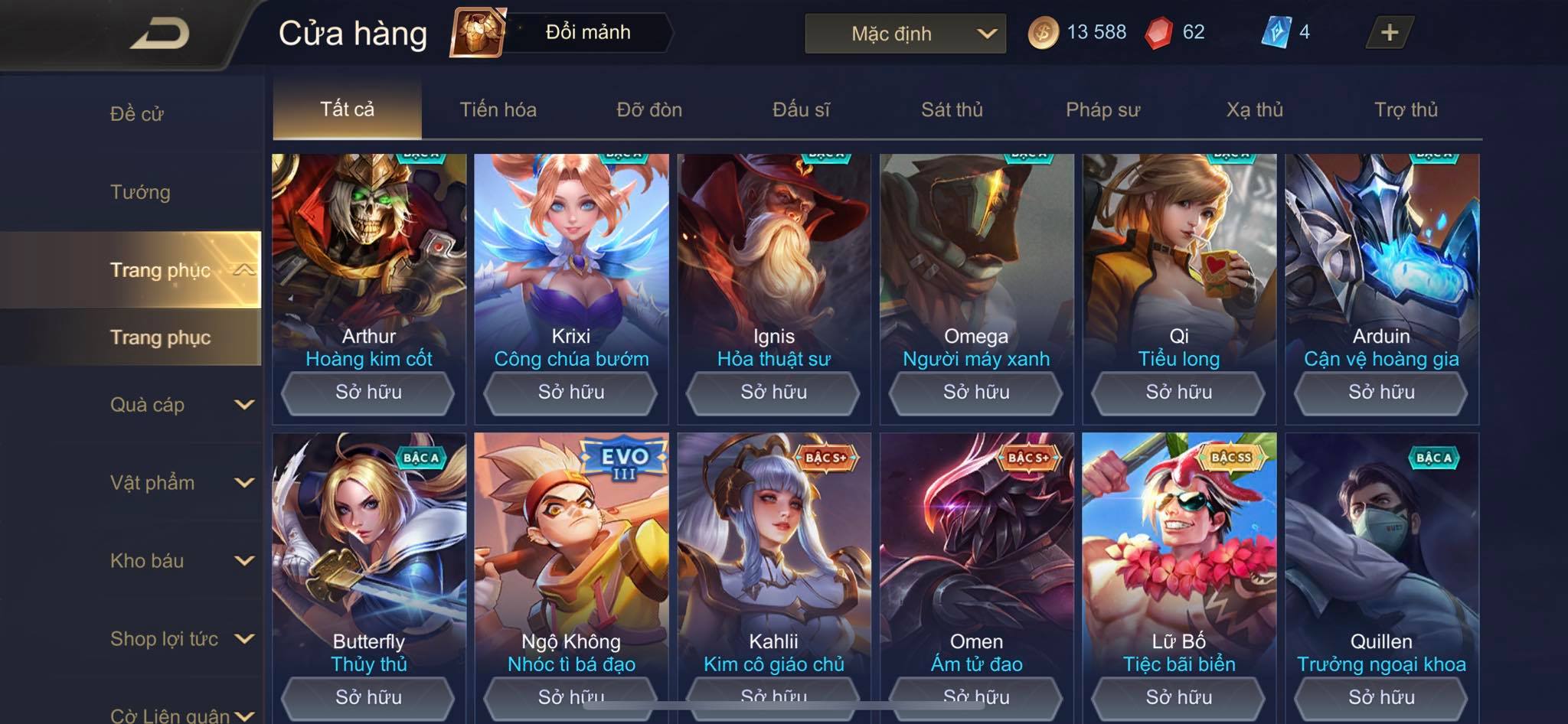Show the Đấu sĩ skins tab
The image size is (1568, 724).
tap(801, 109)
